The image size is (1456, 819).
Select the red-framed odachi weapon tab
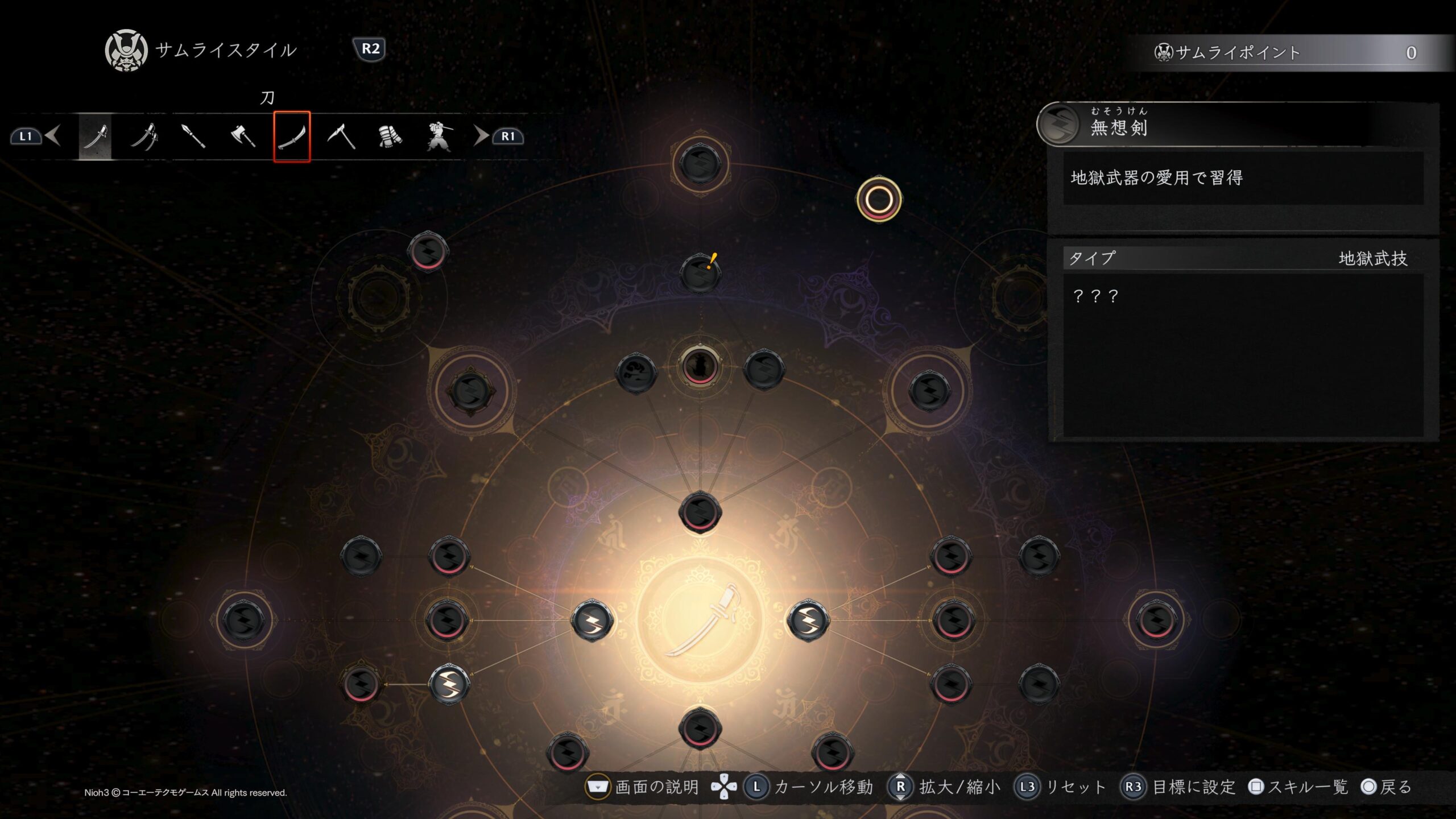click(292, 136)
